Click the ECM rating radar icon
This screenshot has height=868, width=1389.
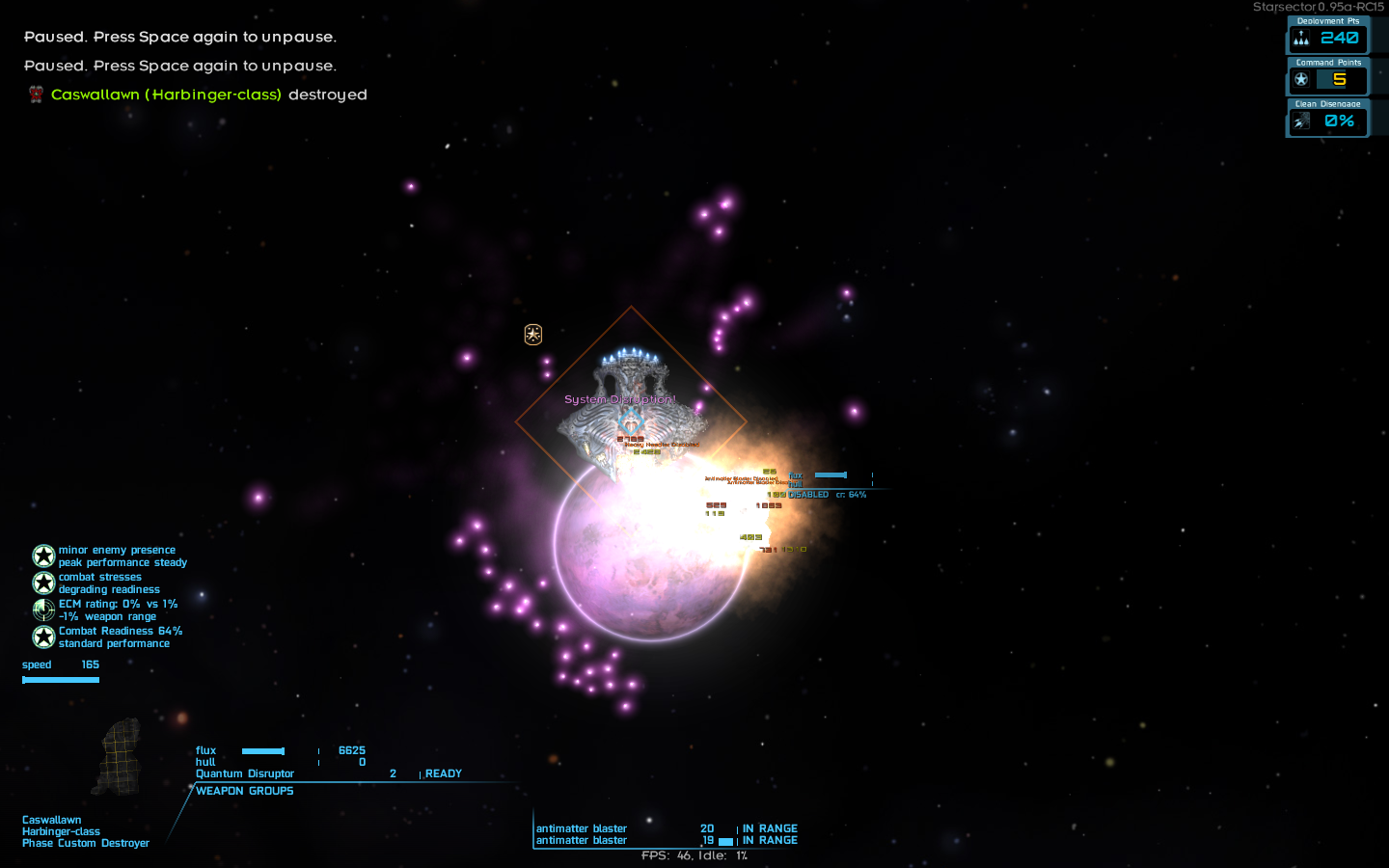(43, 610)
